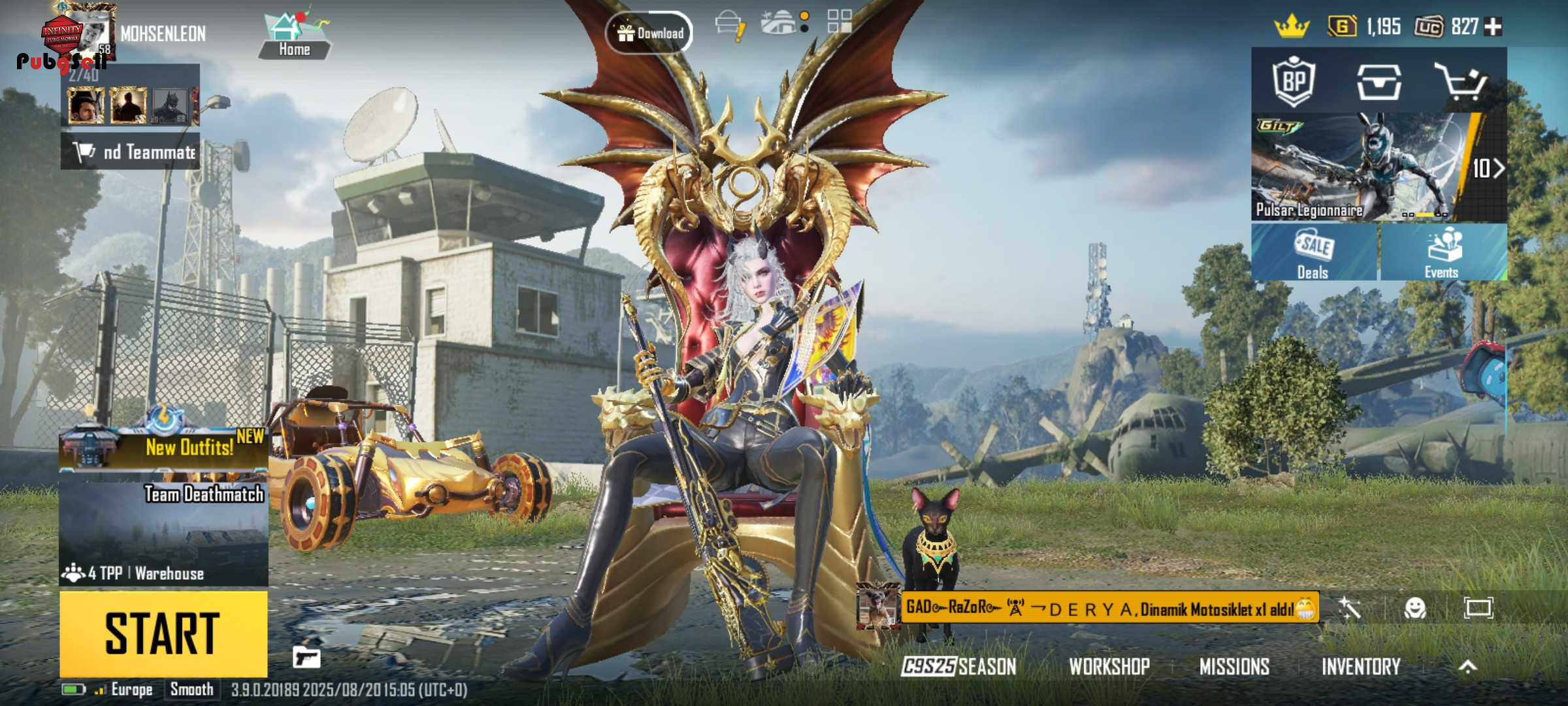Open the yellow chat message bar
This screenshot has height=706, width=1568.
click(1109, 609)
